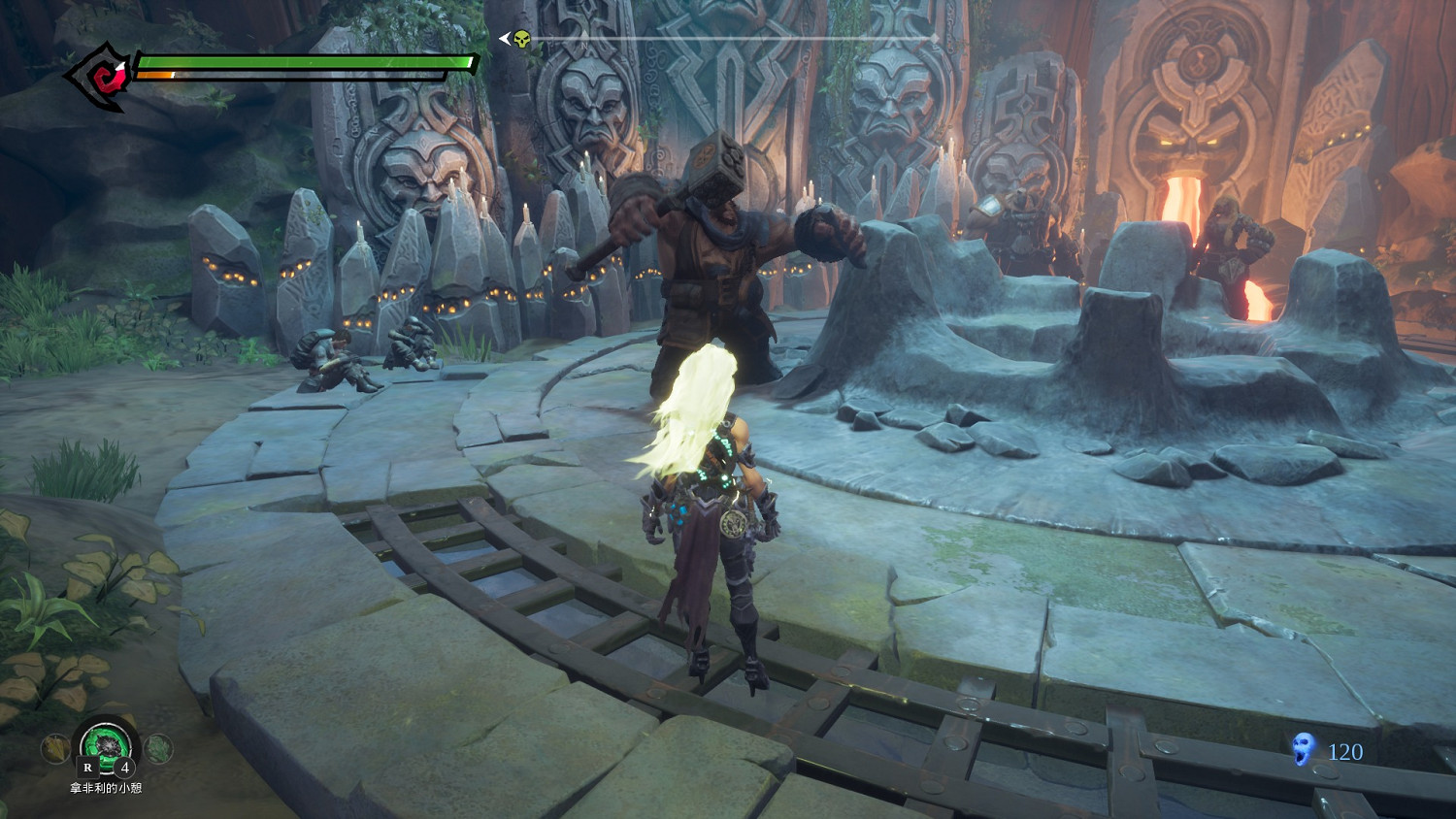The height and width of the screenshot is (819, 1456).
Task: Select the pale green shard item slot
Action: click(x=158, y=748)
